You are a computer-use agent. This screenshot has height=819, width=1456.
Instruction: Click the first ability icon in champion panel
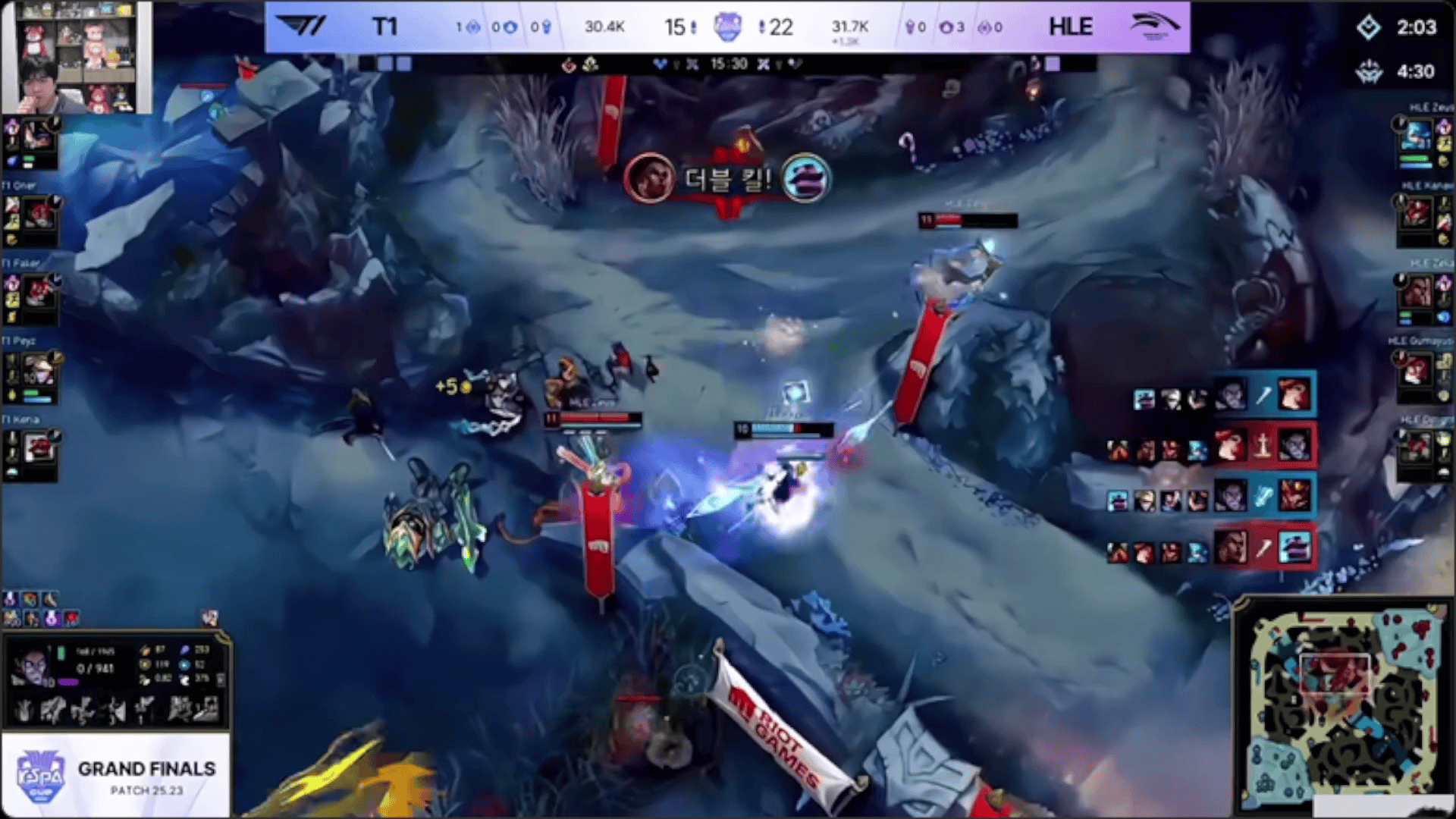pyautogui.click(x=24, y=711)
